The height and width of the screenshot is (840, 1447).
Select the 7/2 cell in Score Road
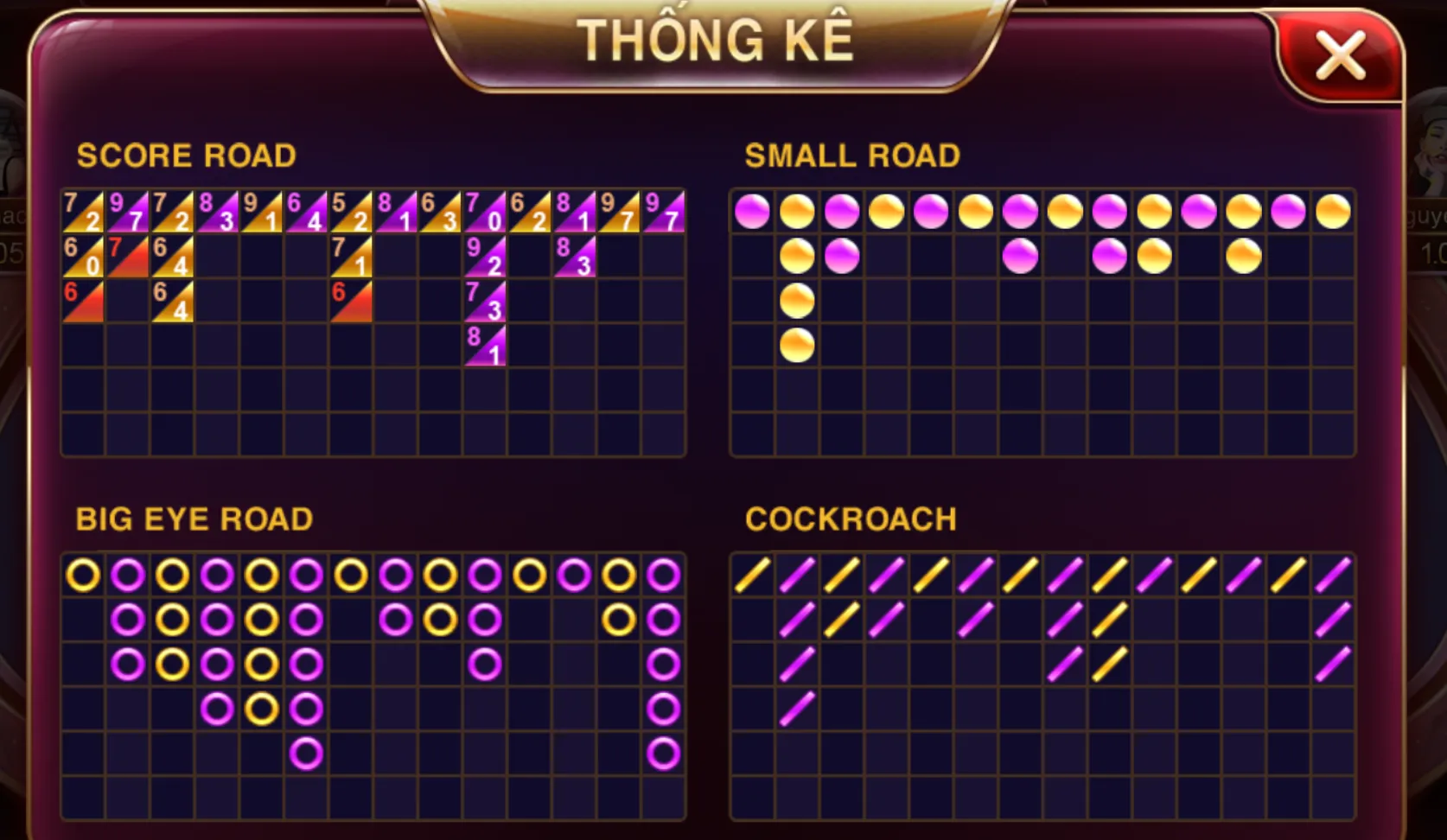[x=83, y=210]
